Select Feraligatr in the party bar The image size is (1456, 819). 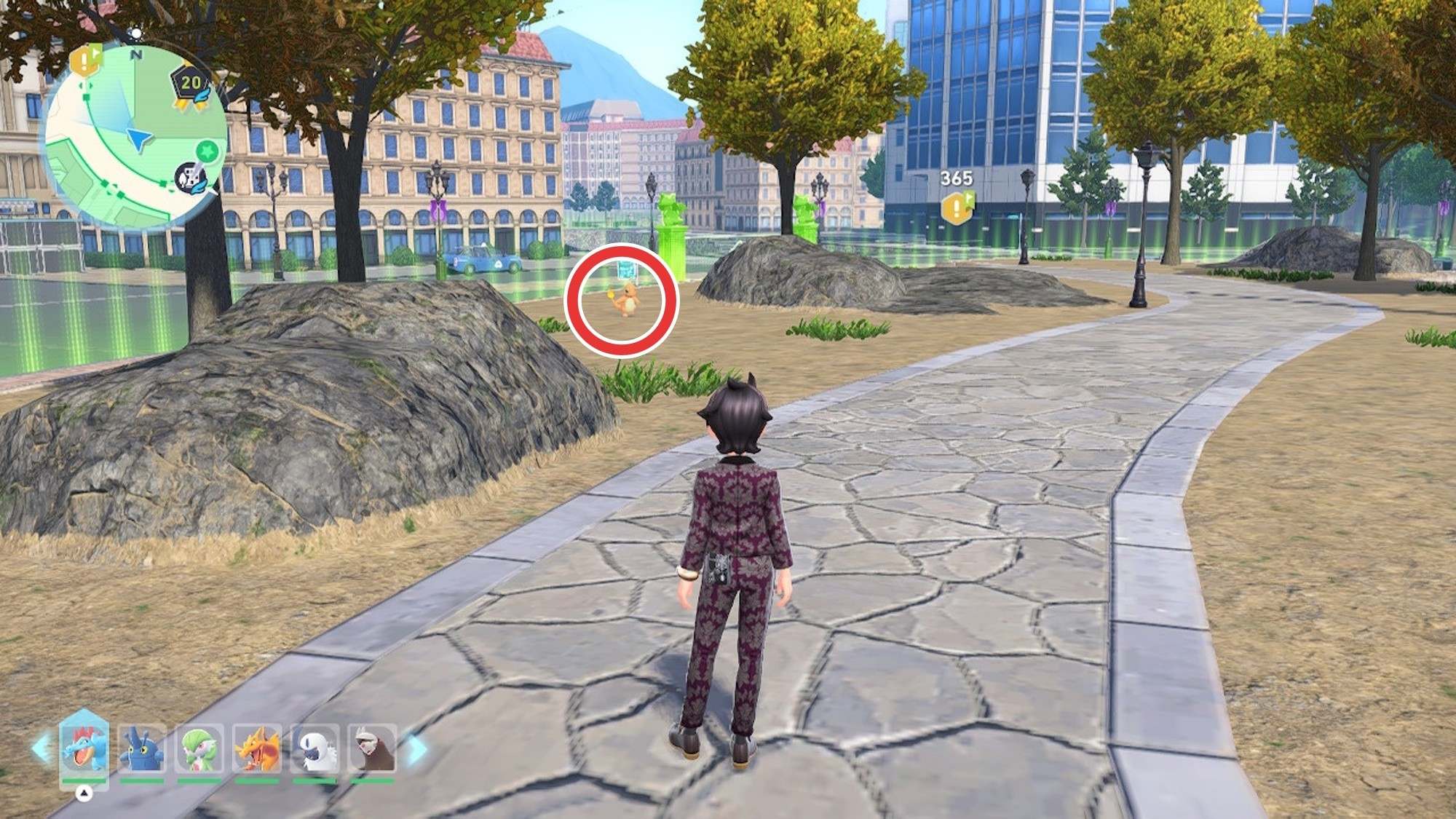(x=84, y=748)
